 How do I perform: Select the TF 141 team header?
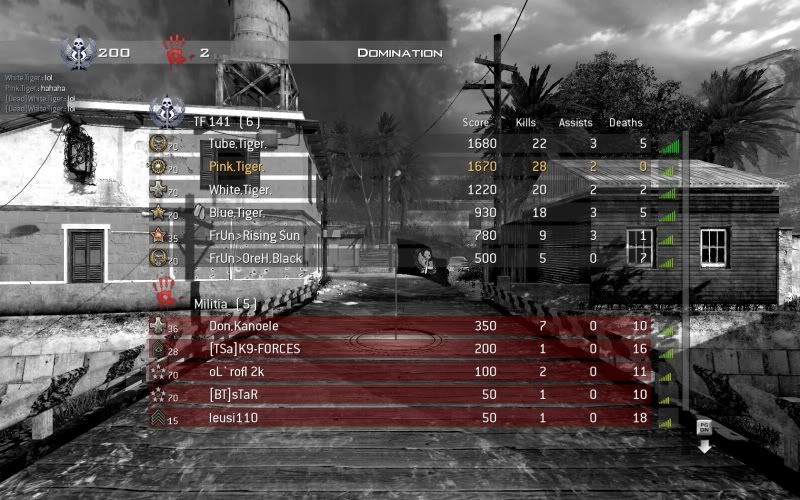[226, 121]
